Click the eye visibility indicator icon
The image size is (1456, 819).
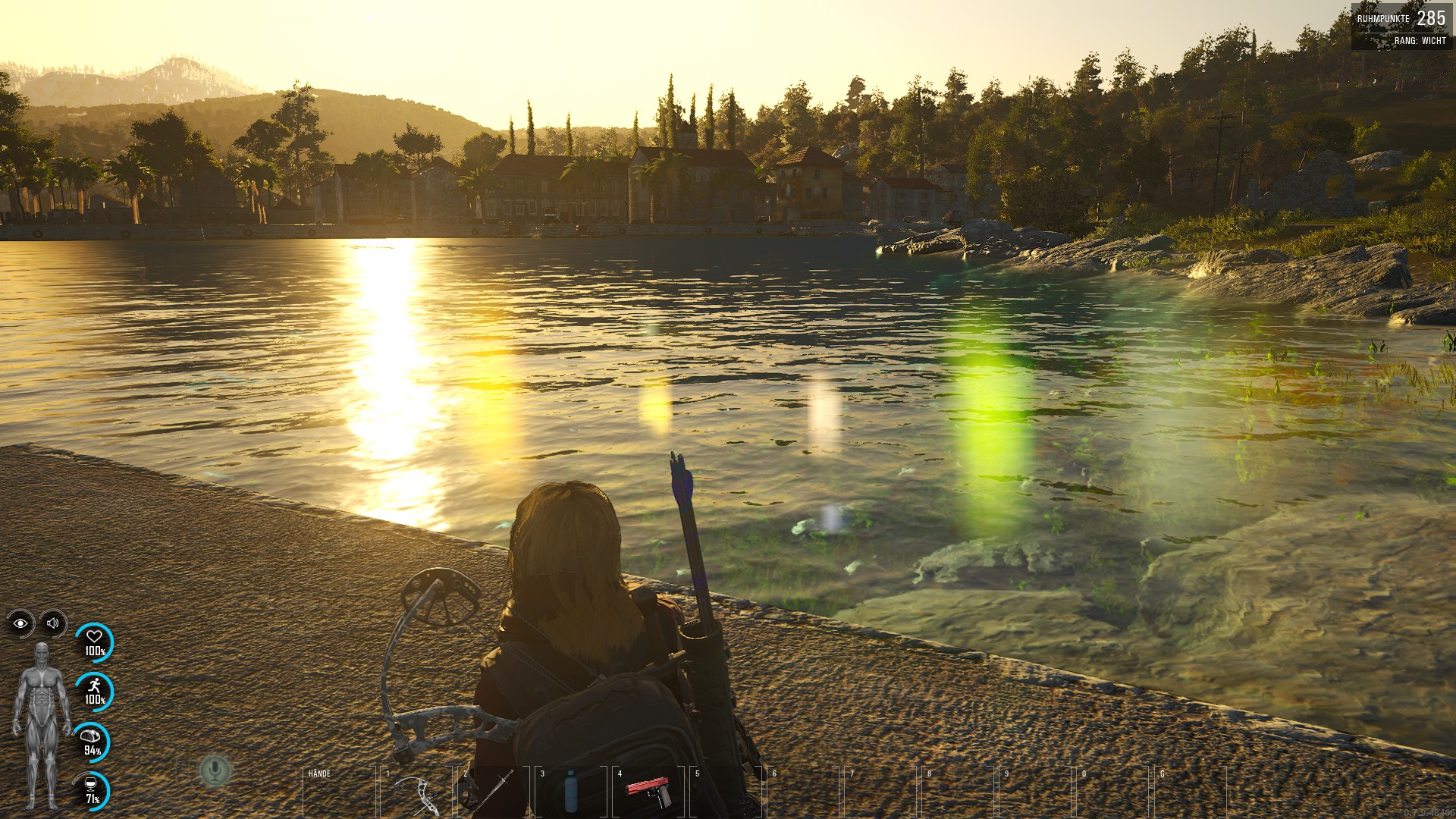point(20,623)
